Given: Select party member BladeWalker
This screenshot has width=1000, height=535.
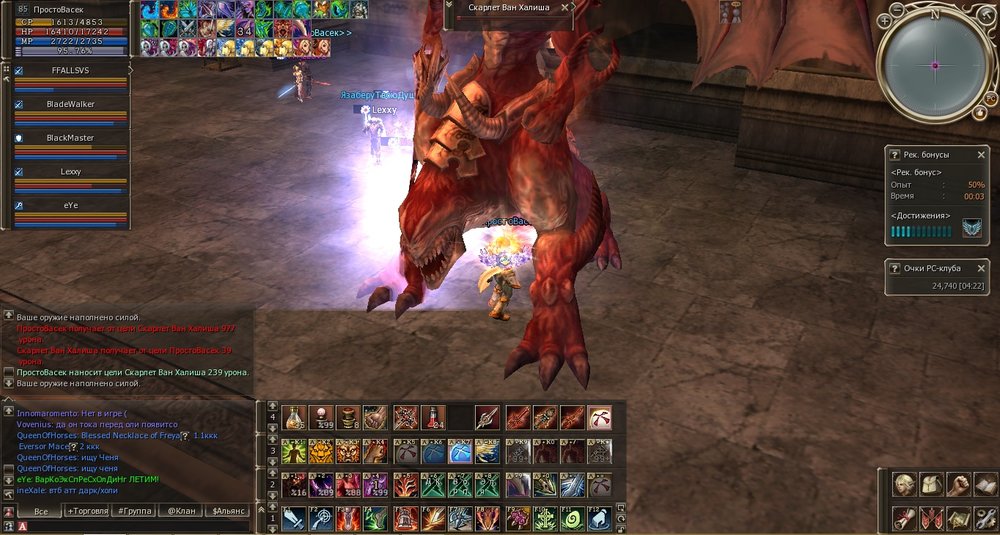Looking at the screenshot, I should point(70,103).
